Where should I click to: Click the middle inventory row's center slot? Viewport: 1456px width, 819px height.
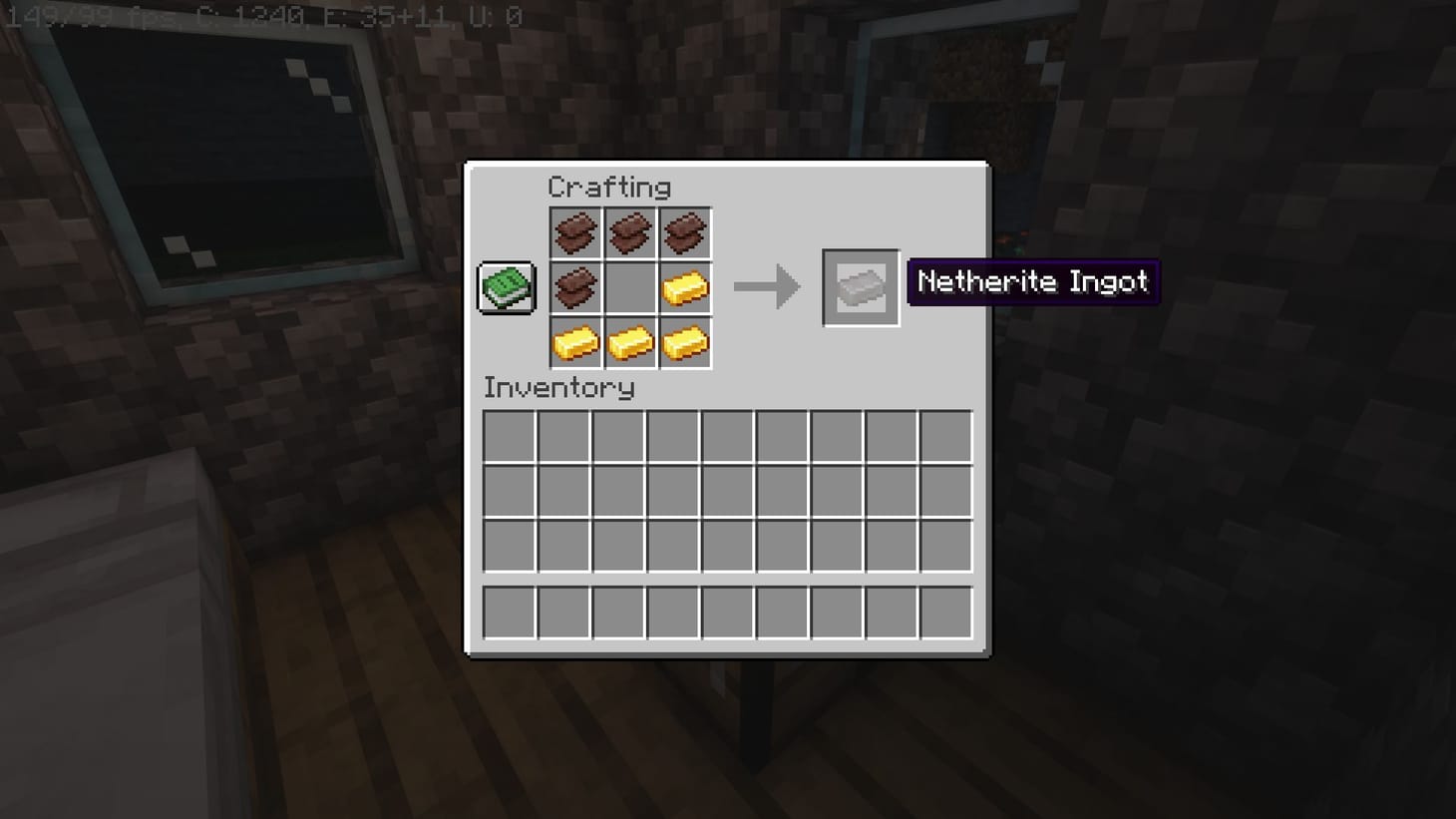[x=727, y=492]
